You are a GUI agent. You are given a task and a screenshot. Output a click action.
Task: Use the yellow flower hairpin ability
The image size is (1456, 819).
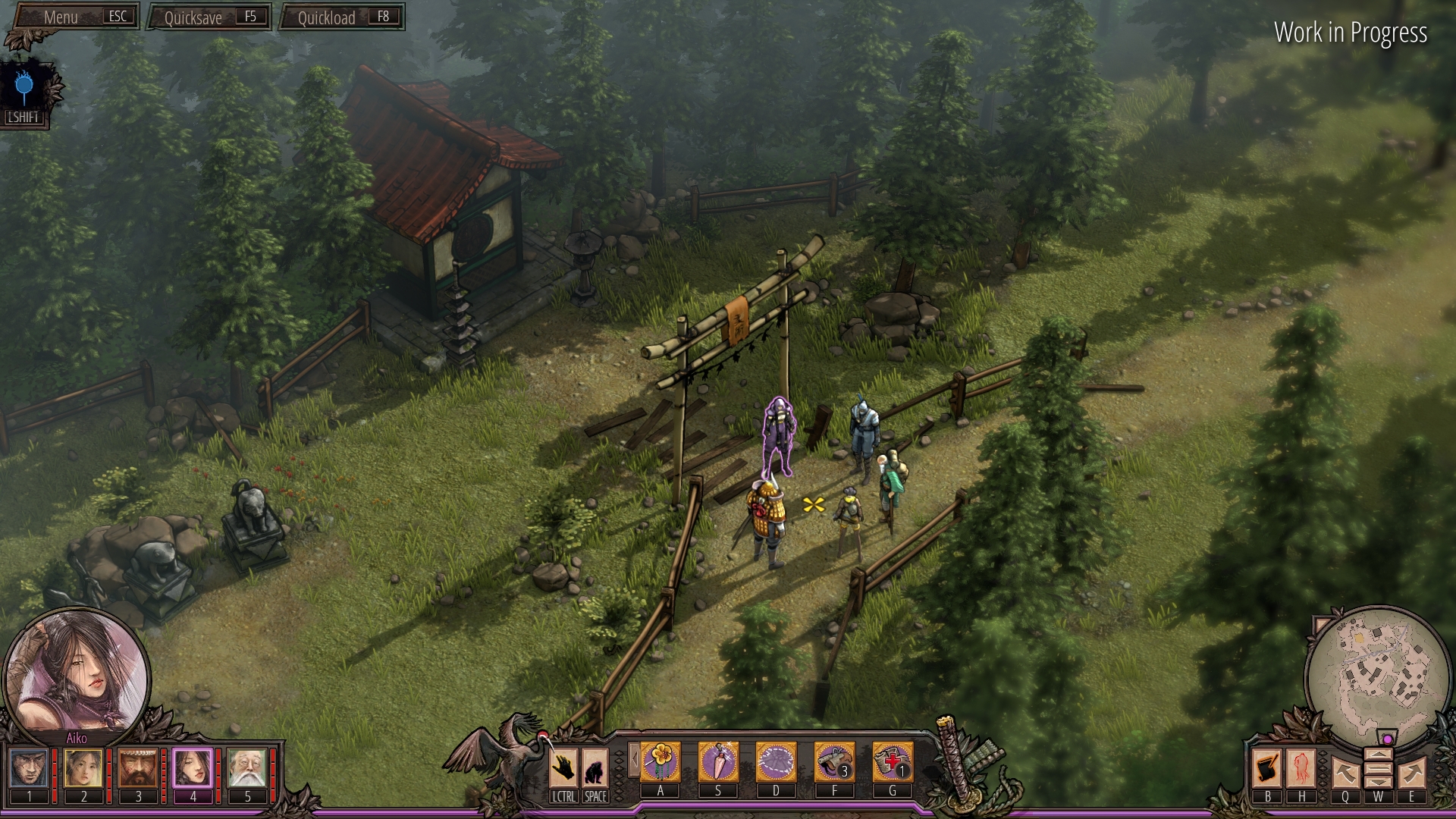[x=661, y=761]
